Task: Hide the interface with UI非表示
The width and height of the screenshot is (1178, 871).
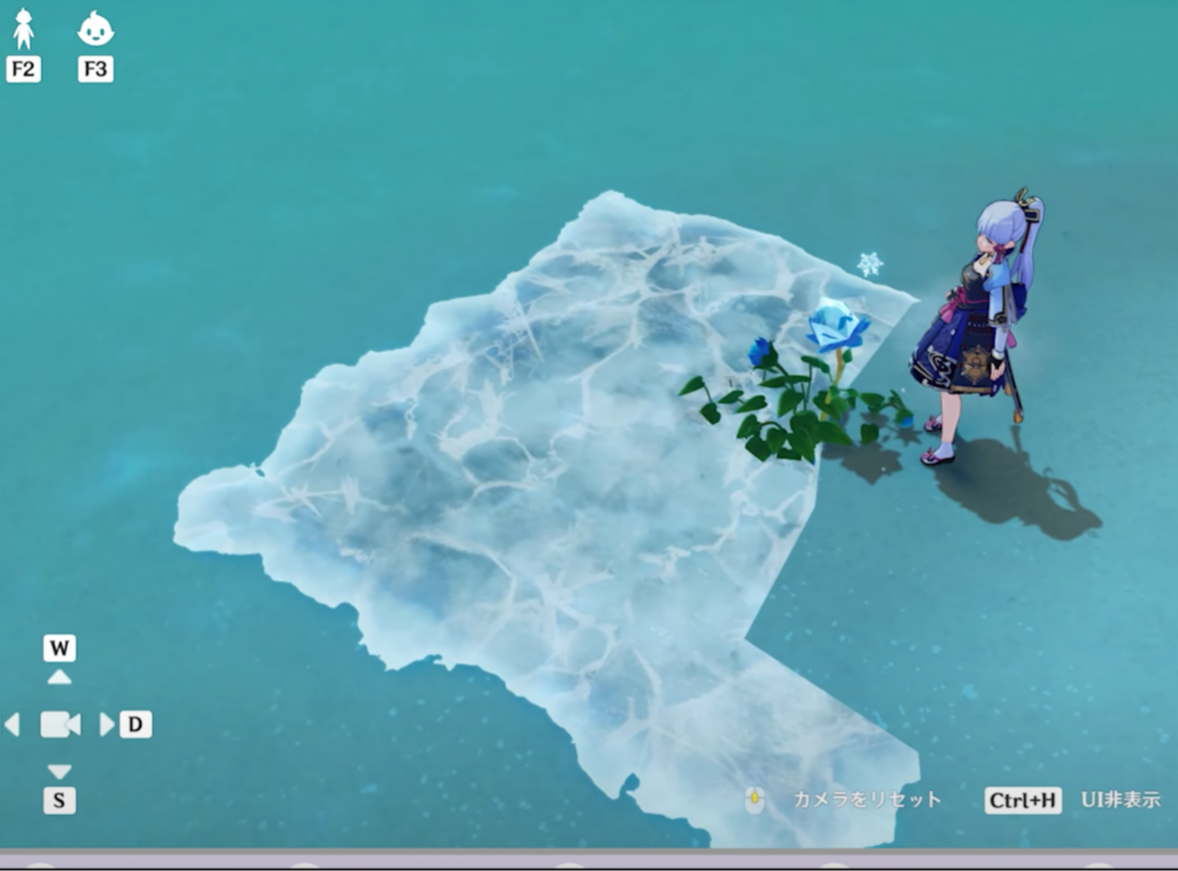Action: (x=1120, y=800)
